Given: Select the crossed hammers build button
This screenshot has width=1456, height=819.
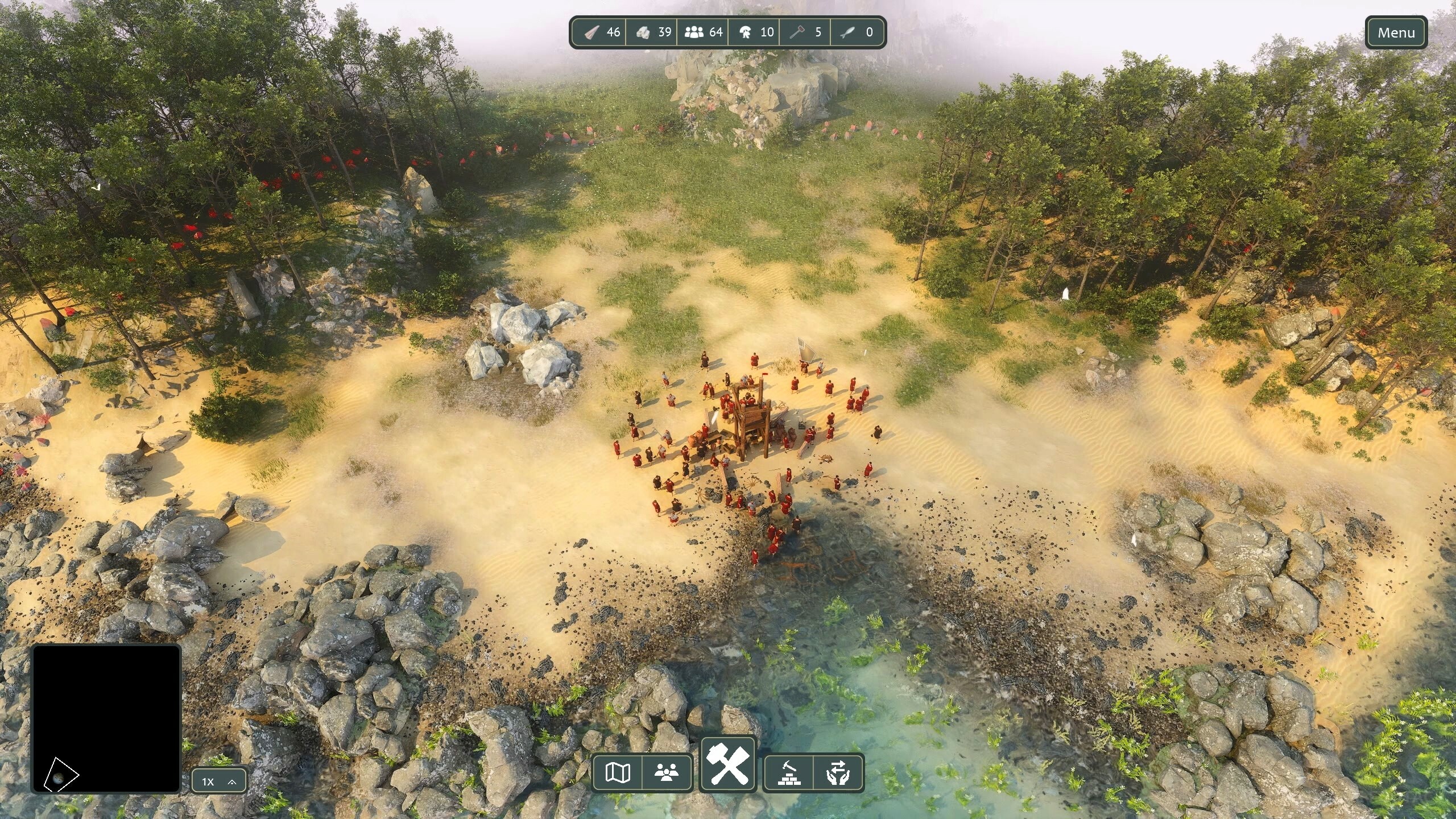Looking at the screenshot, I should point(728,765).
